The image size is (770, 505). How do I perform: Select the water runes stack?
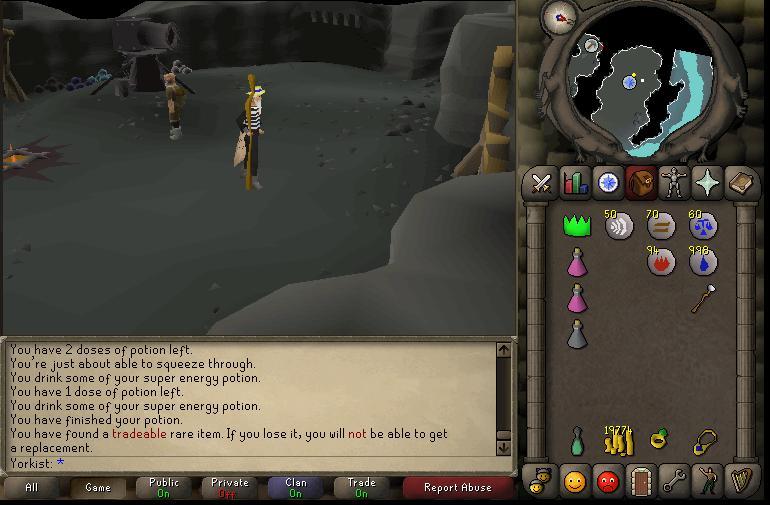pyautogui.click(x=703, y=262)
